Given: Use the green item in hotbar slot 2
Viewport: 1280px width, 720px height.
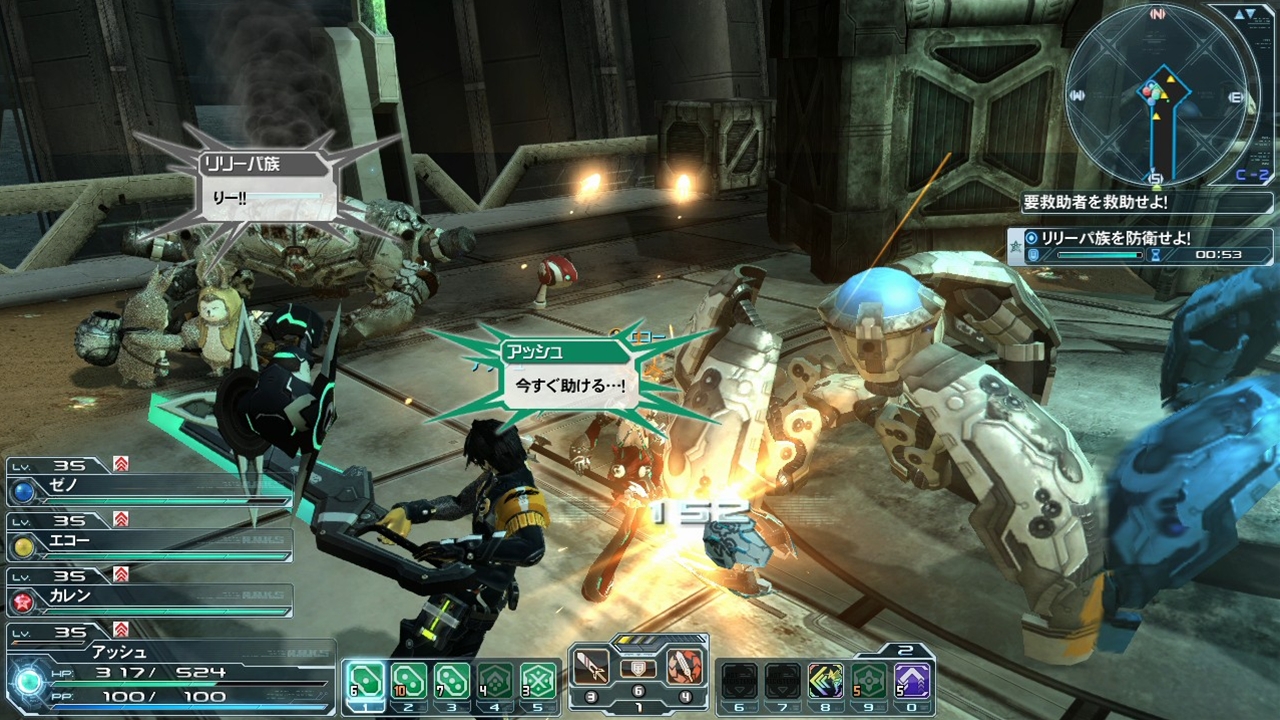Looking at the screenshot, I should click(408, 681).
